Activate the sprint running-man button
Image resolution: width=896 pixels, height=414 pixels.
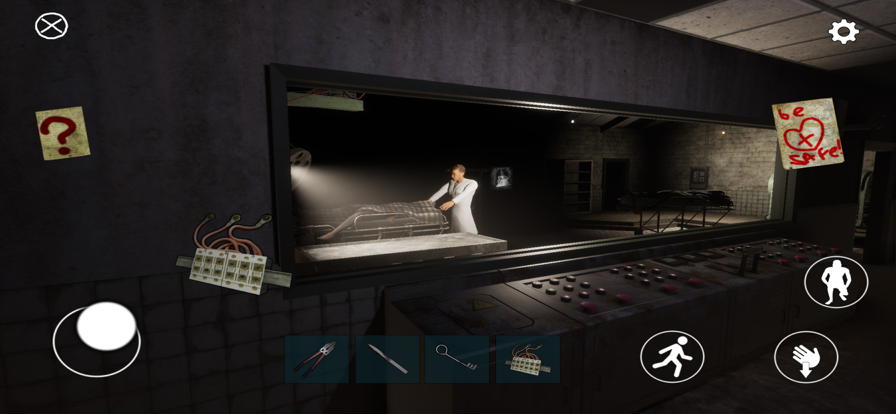click(672, 357)
